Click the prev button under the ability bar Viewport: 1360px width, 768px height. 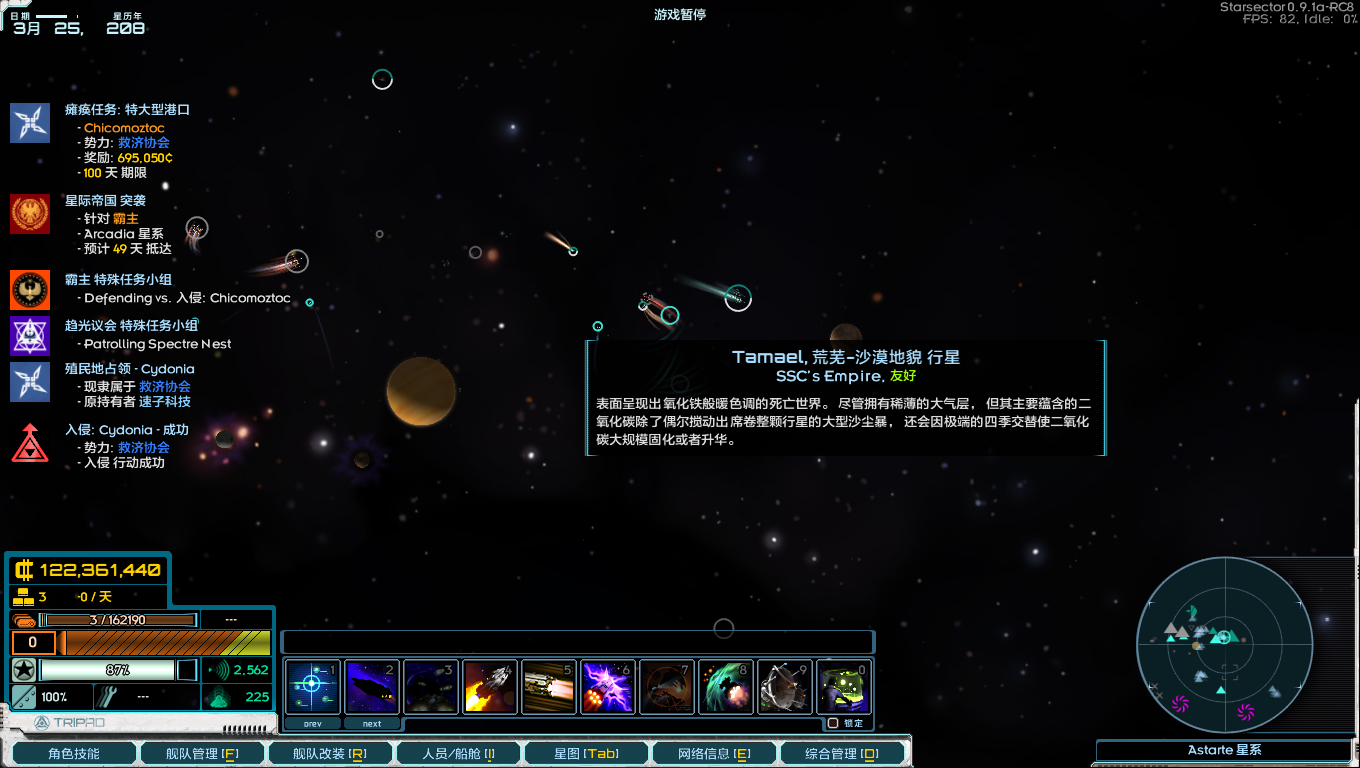(312, 722)
